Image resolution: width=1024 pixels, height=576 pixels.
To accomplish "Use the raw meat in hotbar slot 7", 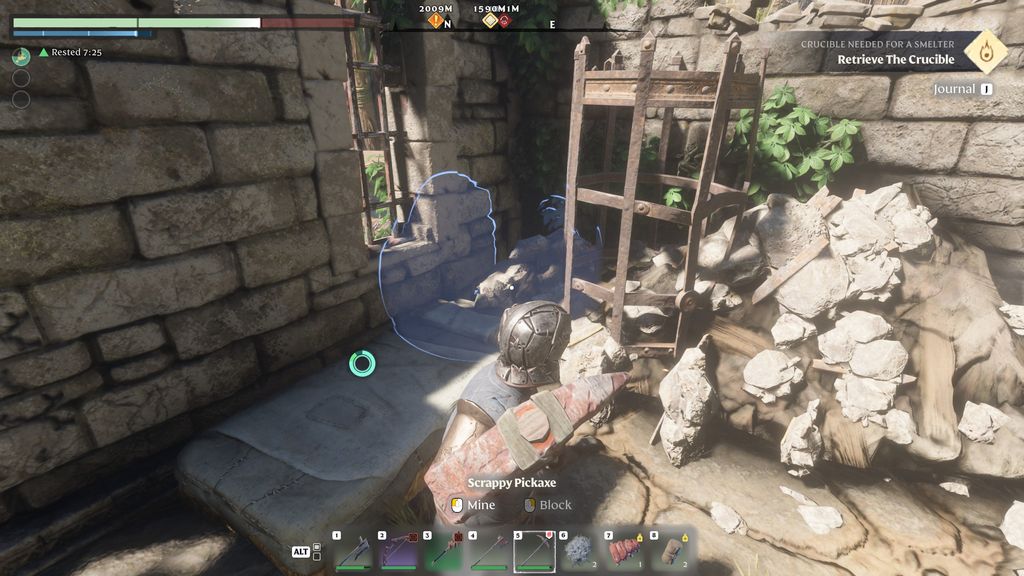I will click(x=625, y=551).
